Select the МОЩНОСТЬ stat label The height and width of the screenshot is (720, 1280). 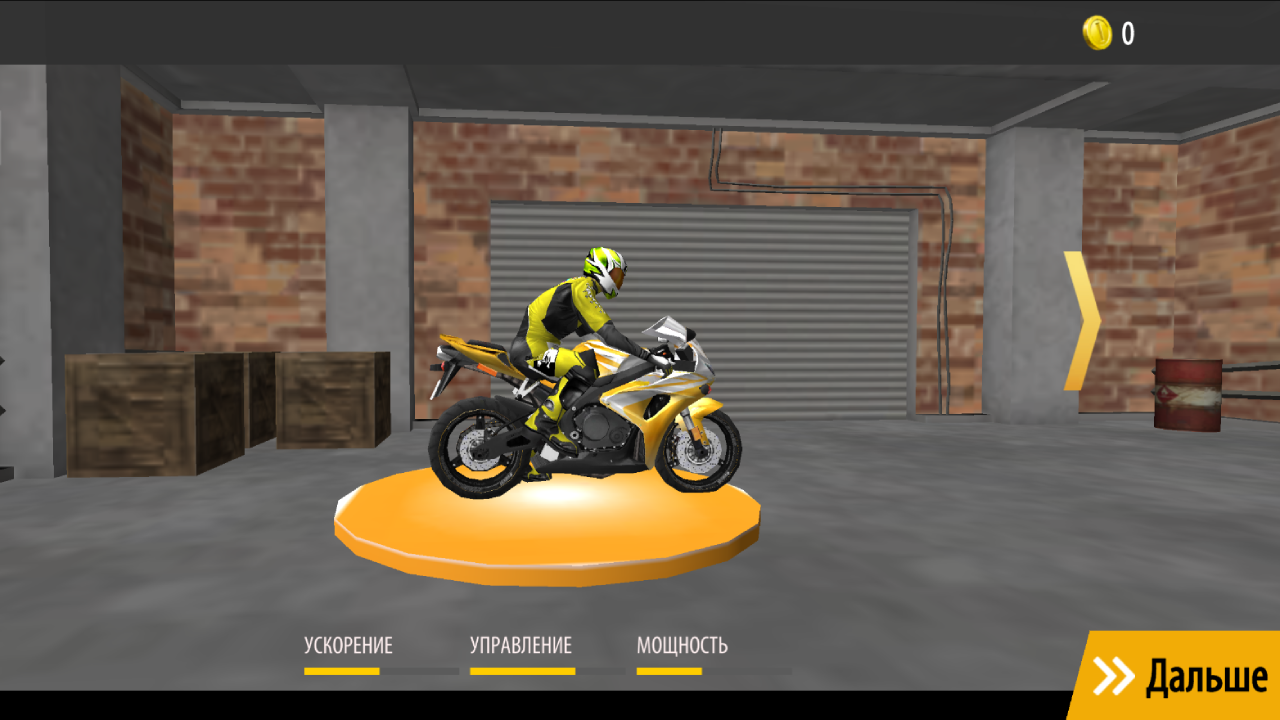pyautogui.click(x=684, y=645)
